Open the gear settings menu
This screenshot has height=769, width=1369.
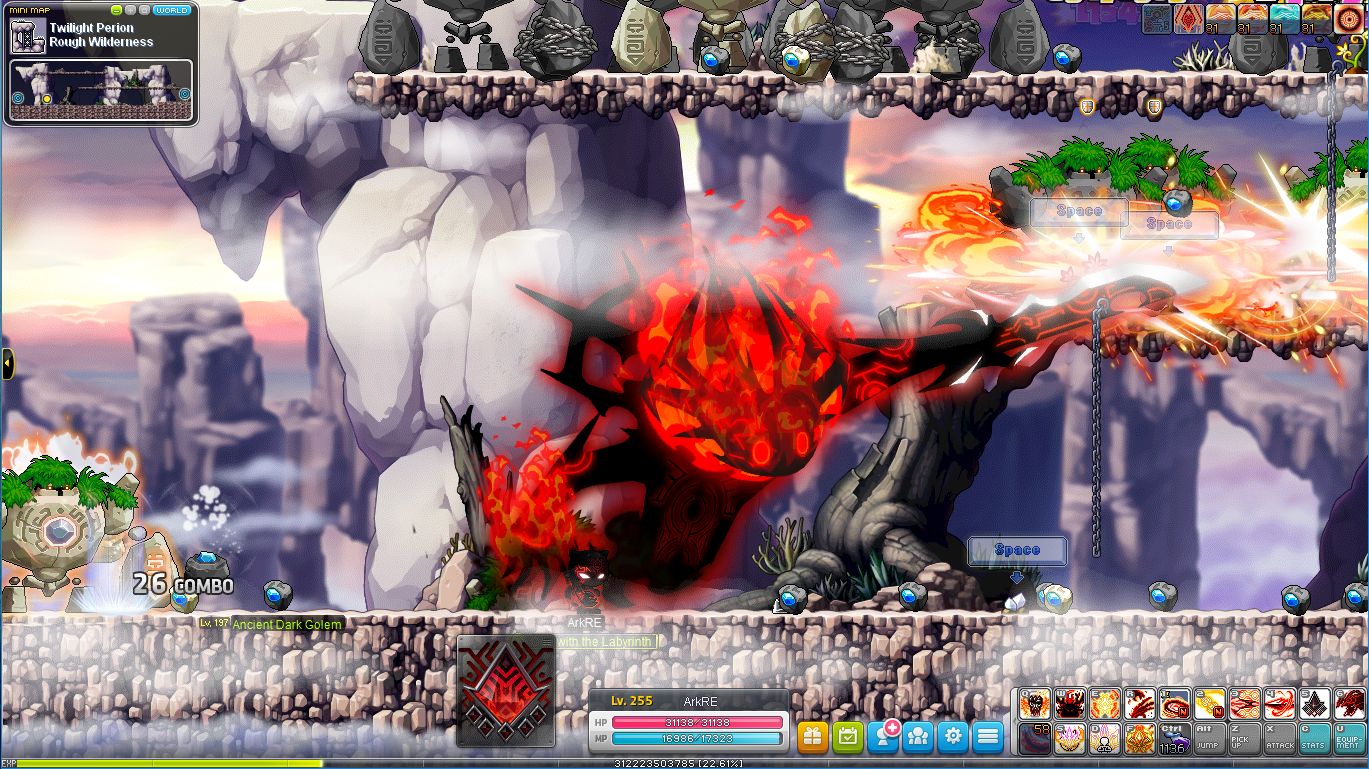pyautogui.click(x=953, y=737)
